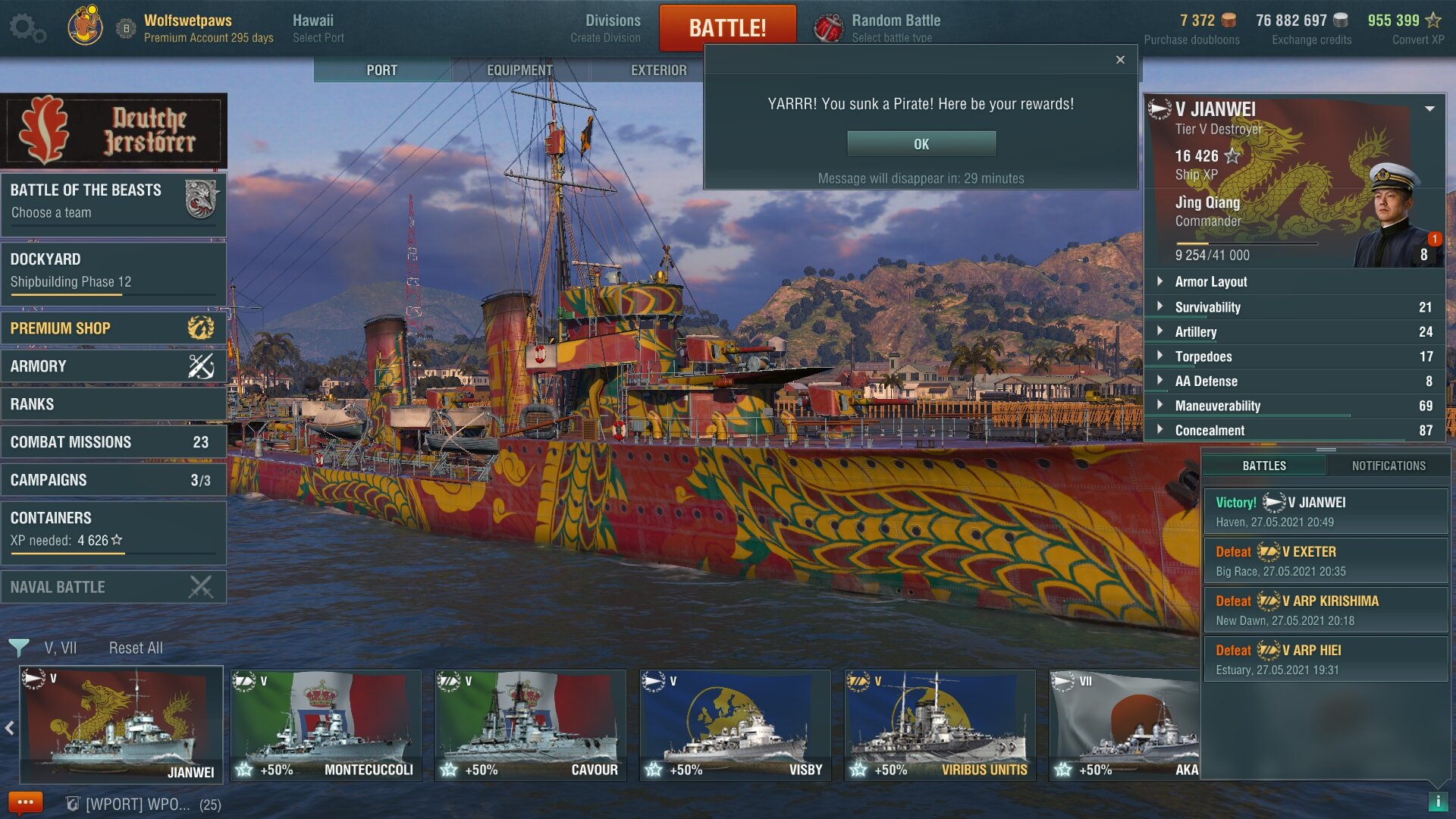Select the Montecuccoli ship in carousel
Viewport: 1456px width, 819px height.
[326, 725]
